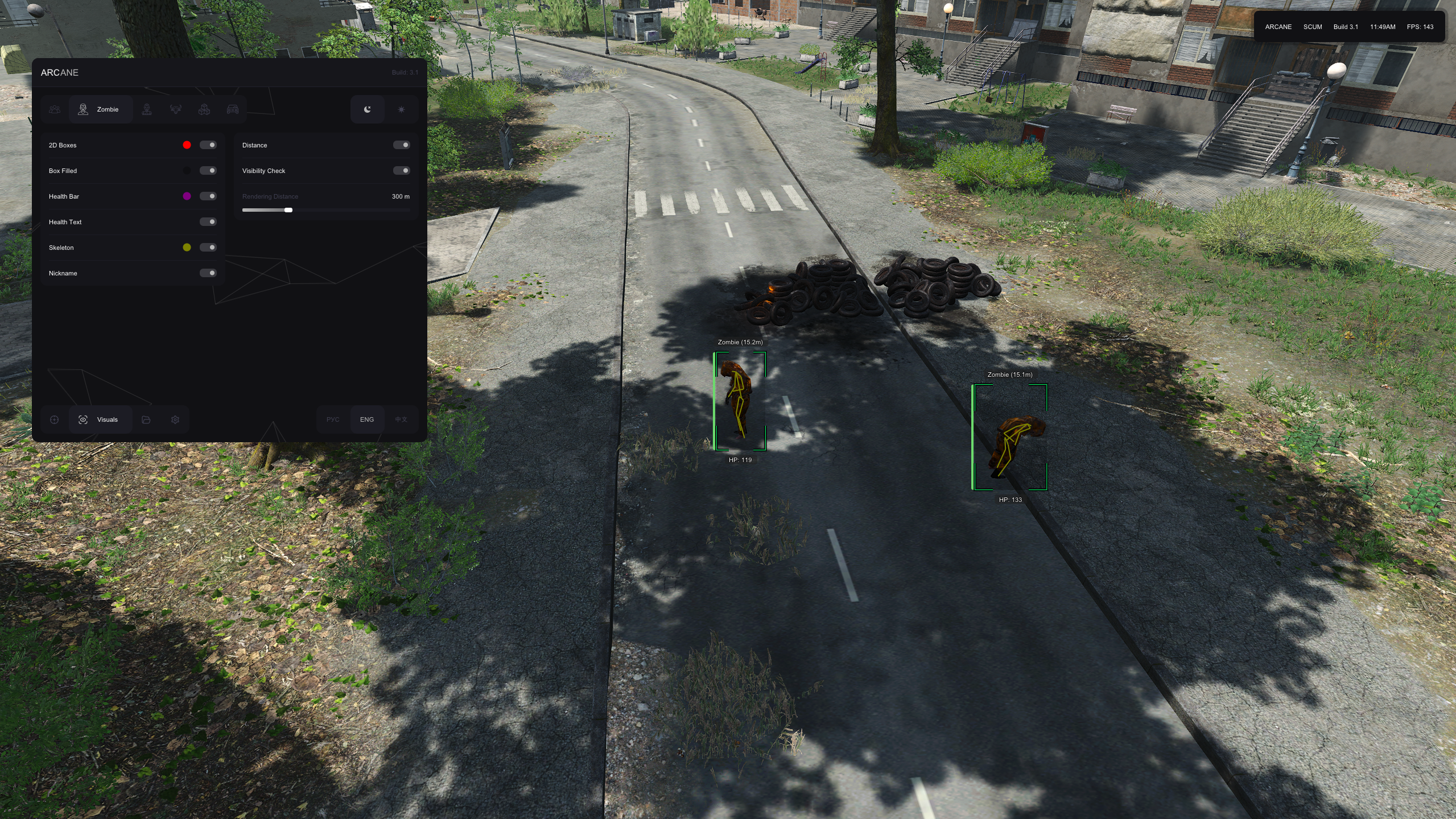This screenshot has width=1456, height=819.
Task: Open the gear settings section
Action: [175, 419]
